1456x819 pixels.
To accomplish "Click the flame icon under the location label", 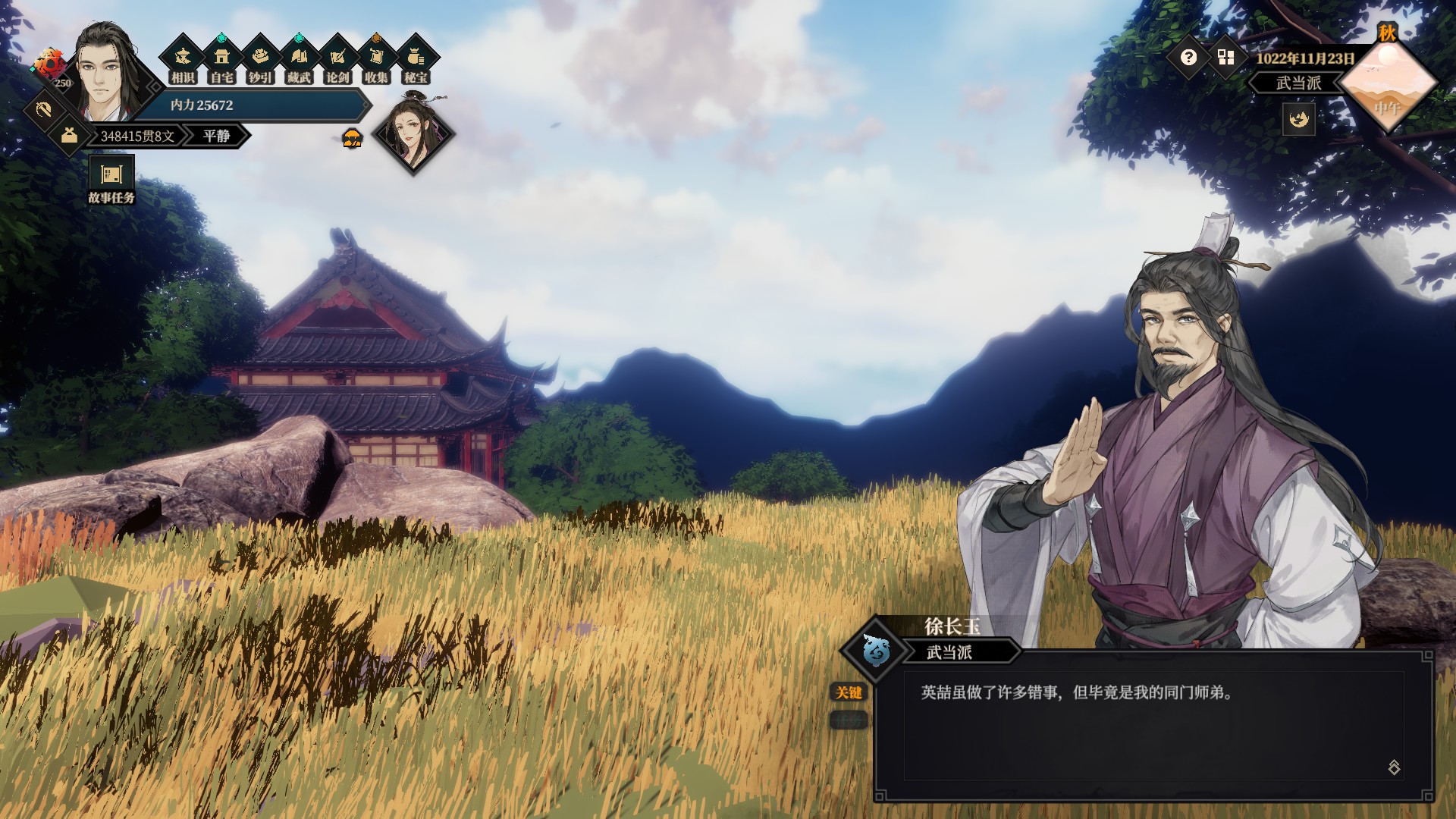I will tap(1298, 119).
